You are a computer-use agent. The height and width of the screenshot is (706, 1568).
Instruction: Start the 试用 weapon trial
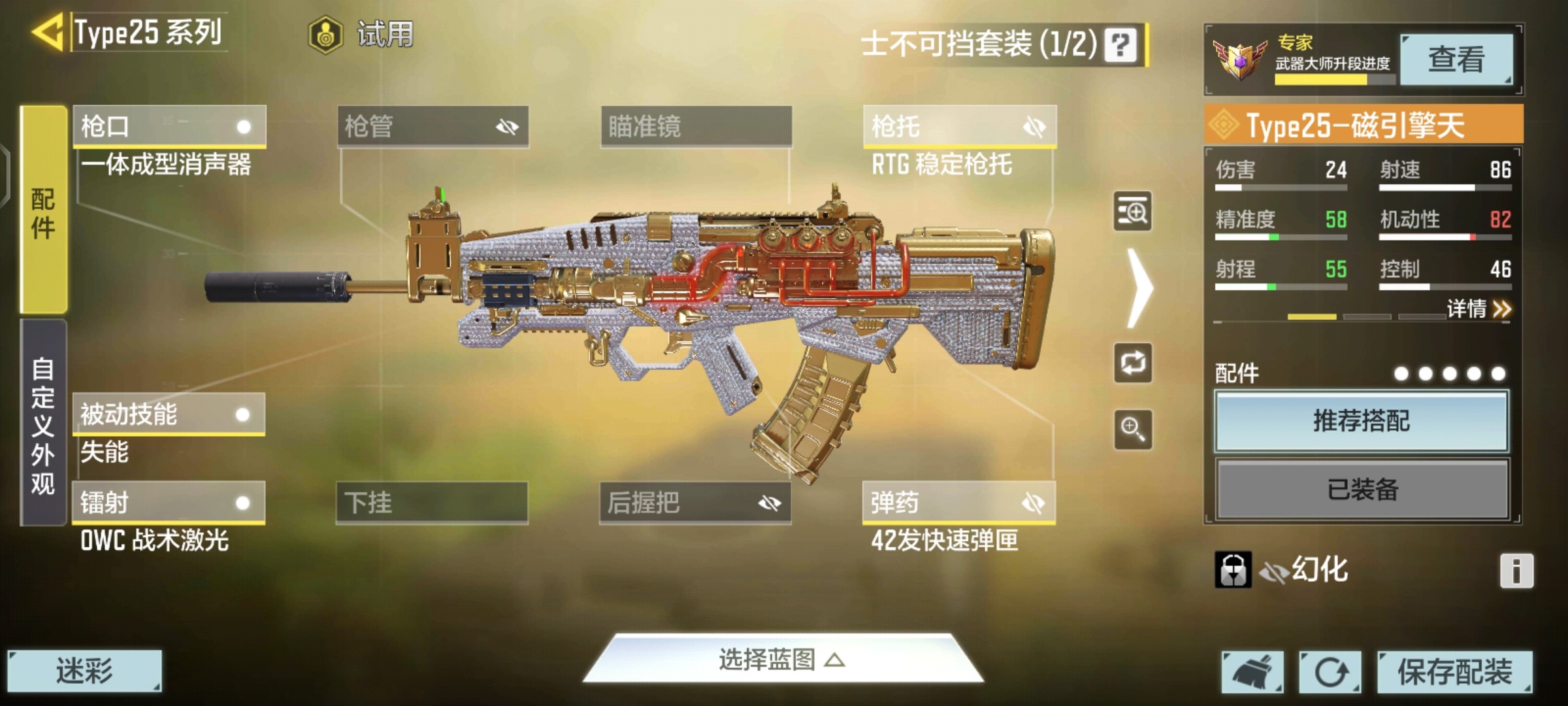[361, 34]
